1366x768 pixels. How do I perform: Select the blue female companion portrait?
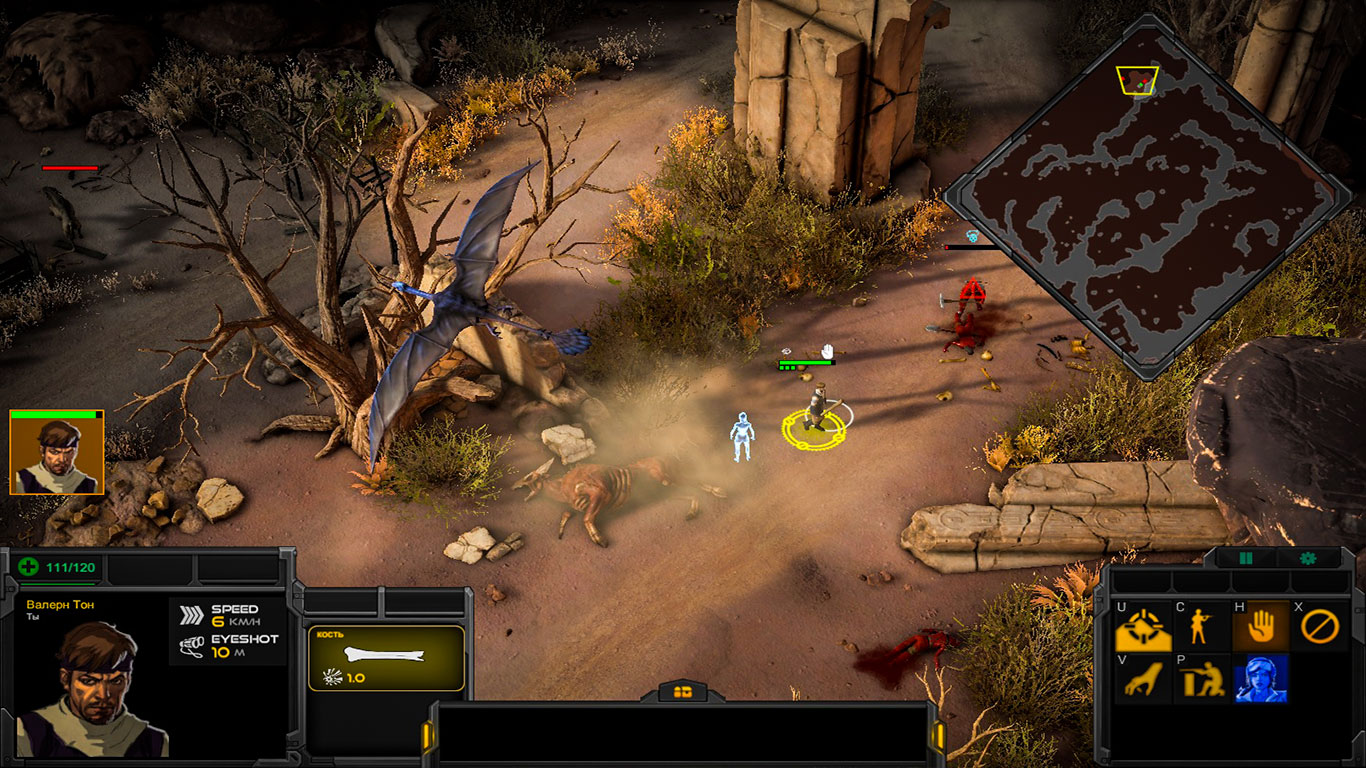pos(1260,680)
